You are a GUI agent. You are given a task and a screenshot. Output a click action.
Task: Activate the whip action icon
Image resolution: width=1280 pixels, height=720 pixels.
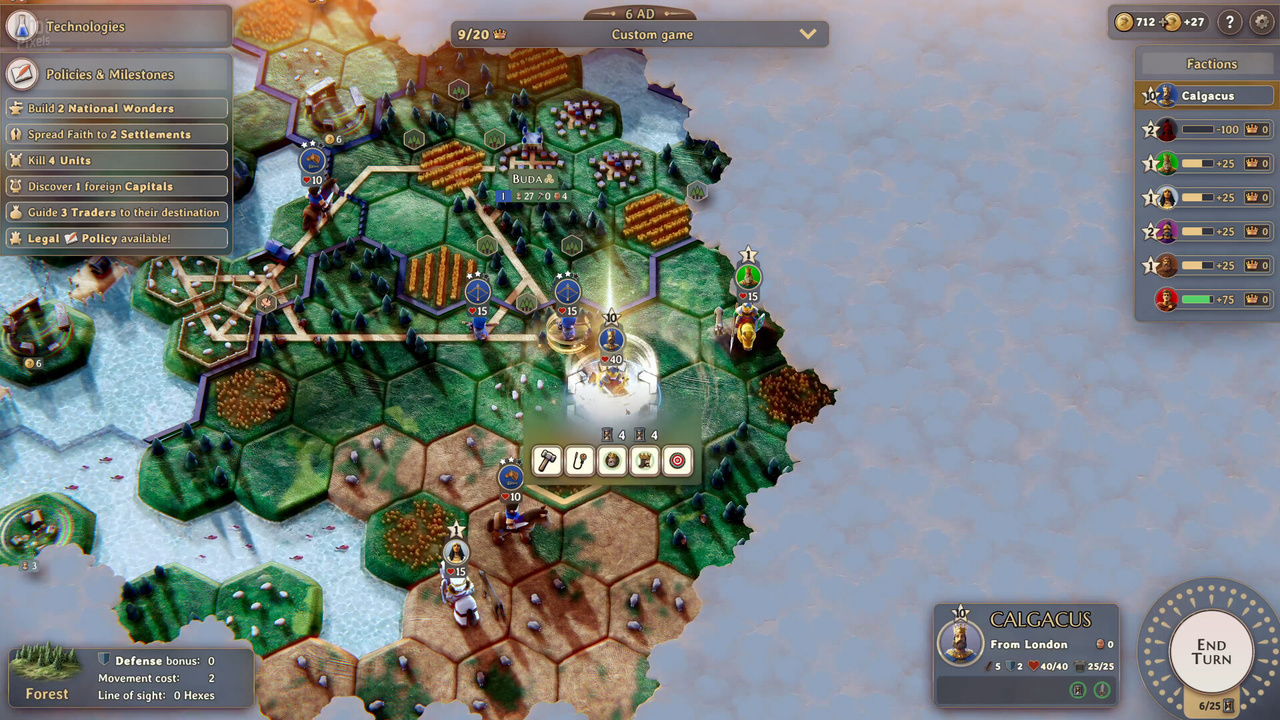coord(580,461)
